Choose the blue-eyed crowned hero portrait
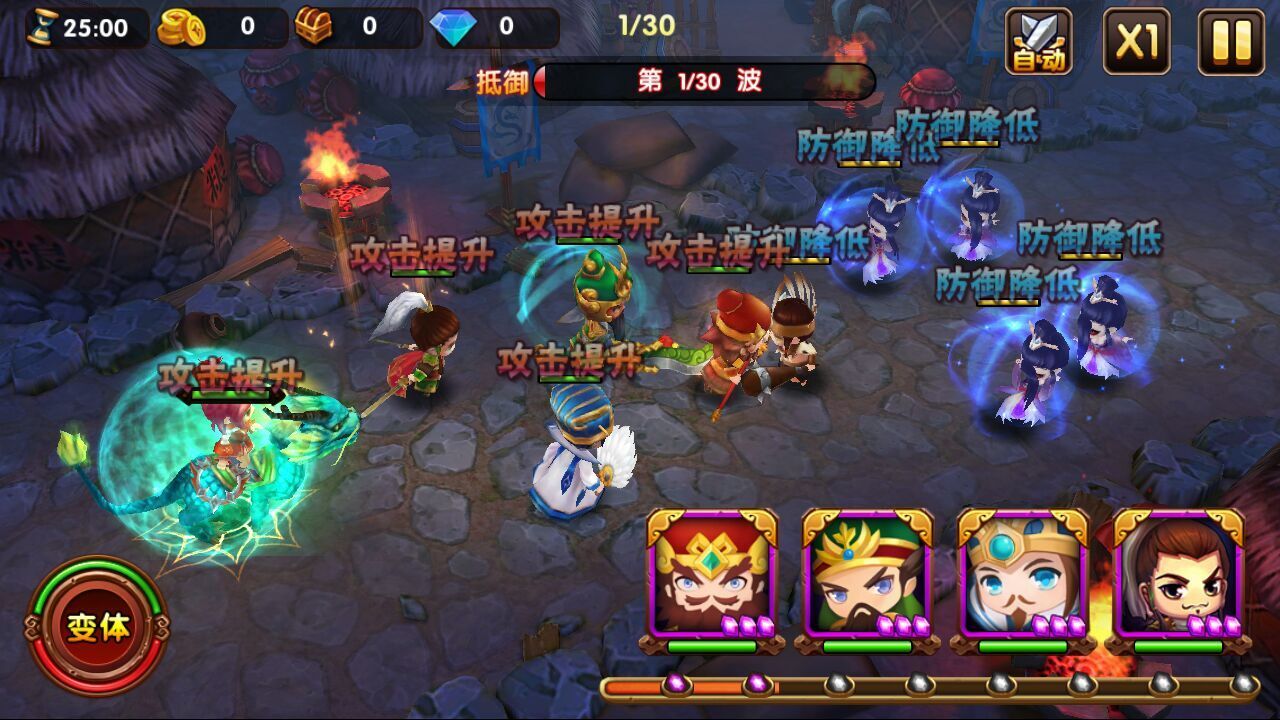 click(1023, 577)
